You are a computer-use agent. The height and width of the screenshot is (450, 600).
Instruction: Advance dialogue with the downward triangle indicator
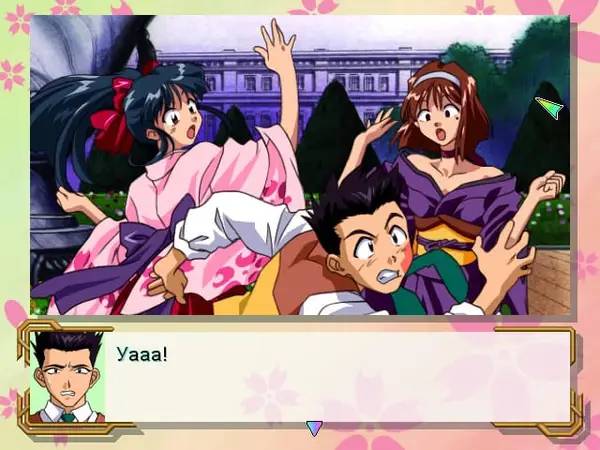point(314,428)
